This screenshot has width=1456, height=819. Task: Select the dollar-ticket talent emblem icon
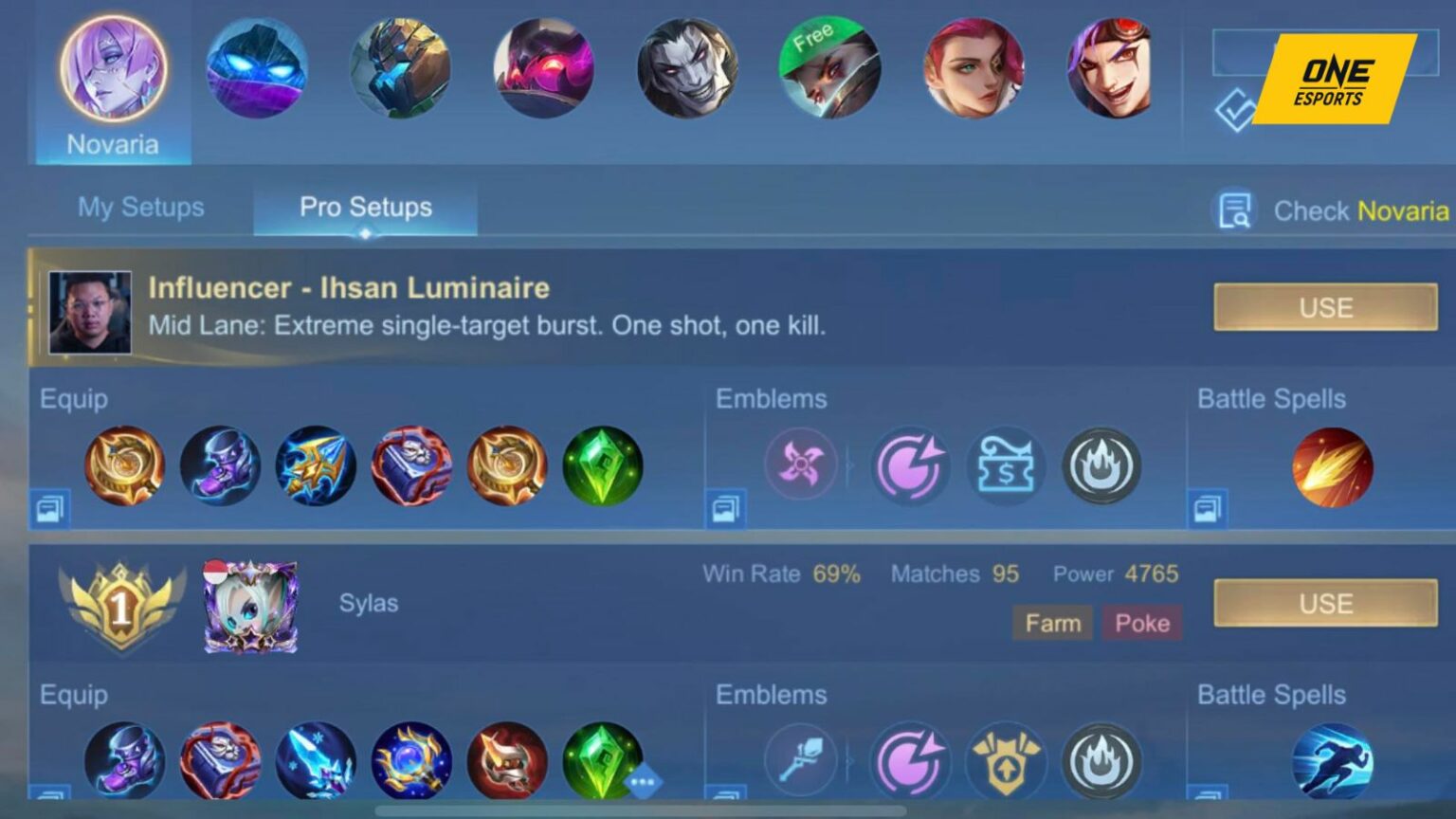coord(1006,464)
